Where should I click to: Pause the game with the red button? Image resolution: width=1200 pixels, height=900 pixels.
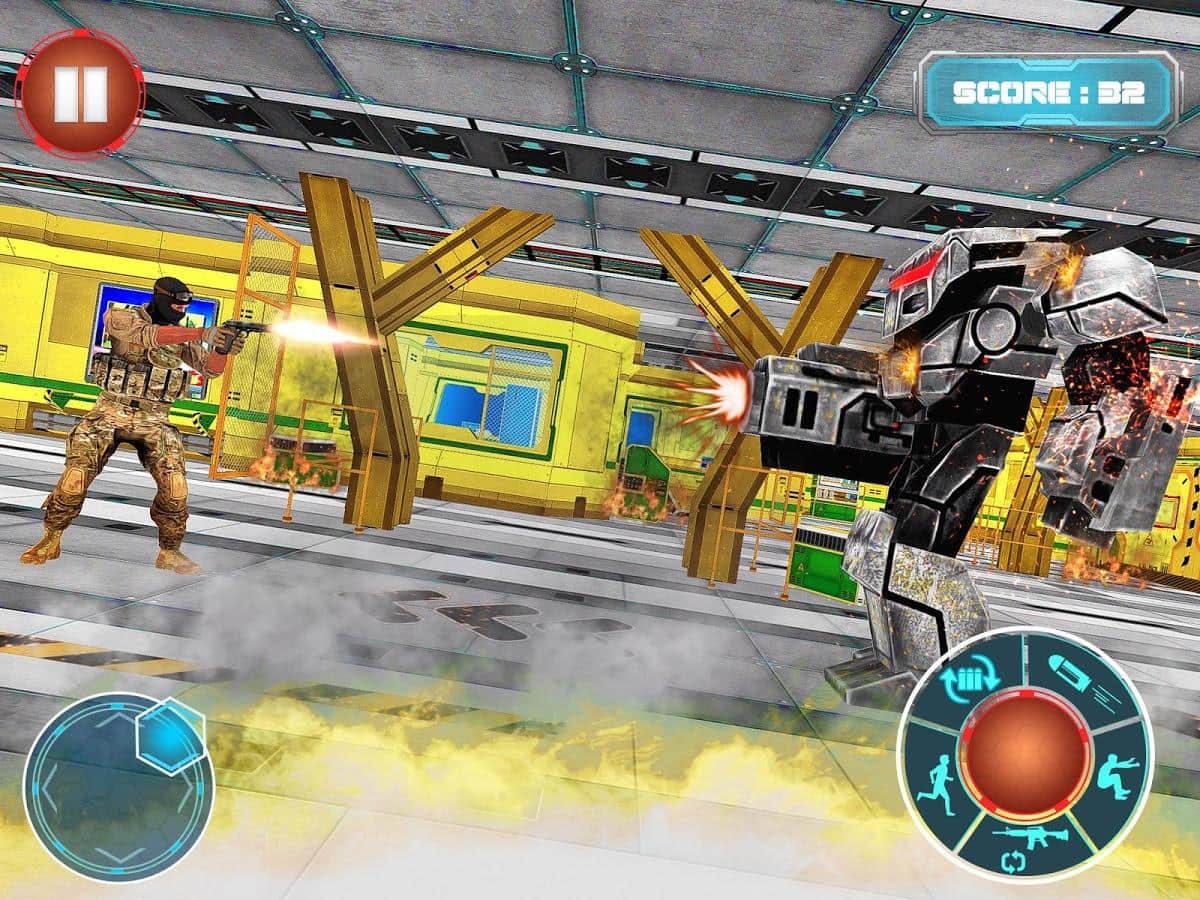[79, 93]
